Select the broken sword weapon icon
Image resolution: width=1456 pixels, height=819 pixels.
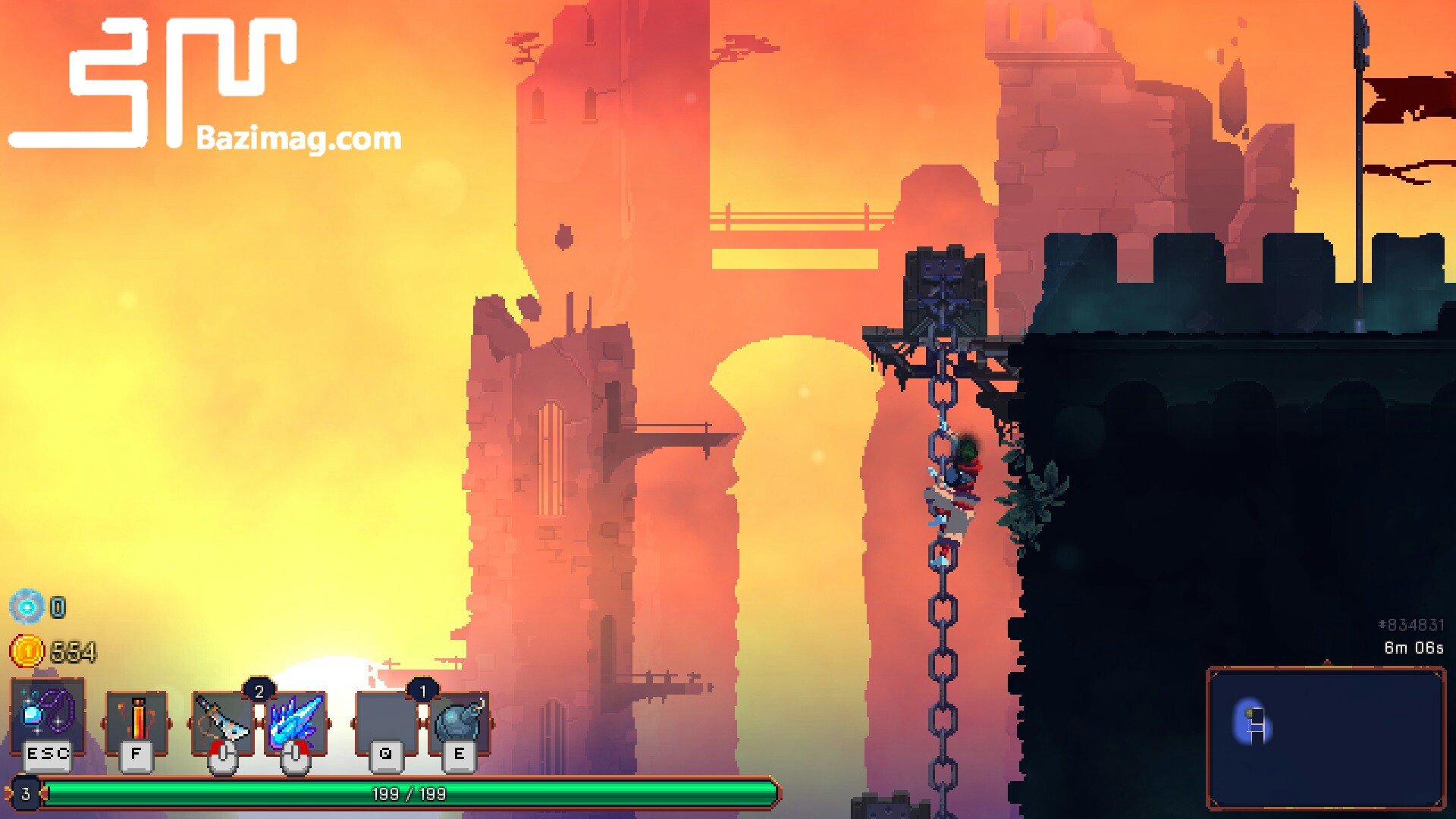point(221,717)
